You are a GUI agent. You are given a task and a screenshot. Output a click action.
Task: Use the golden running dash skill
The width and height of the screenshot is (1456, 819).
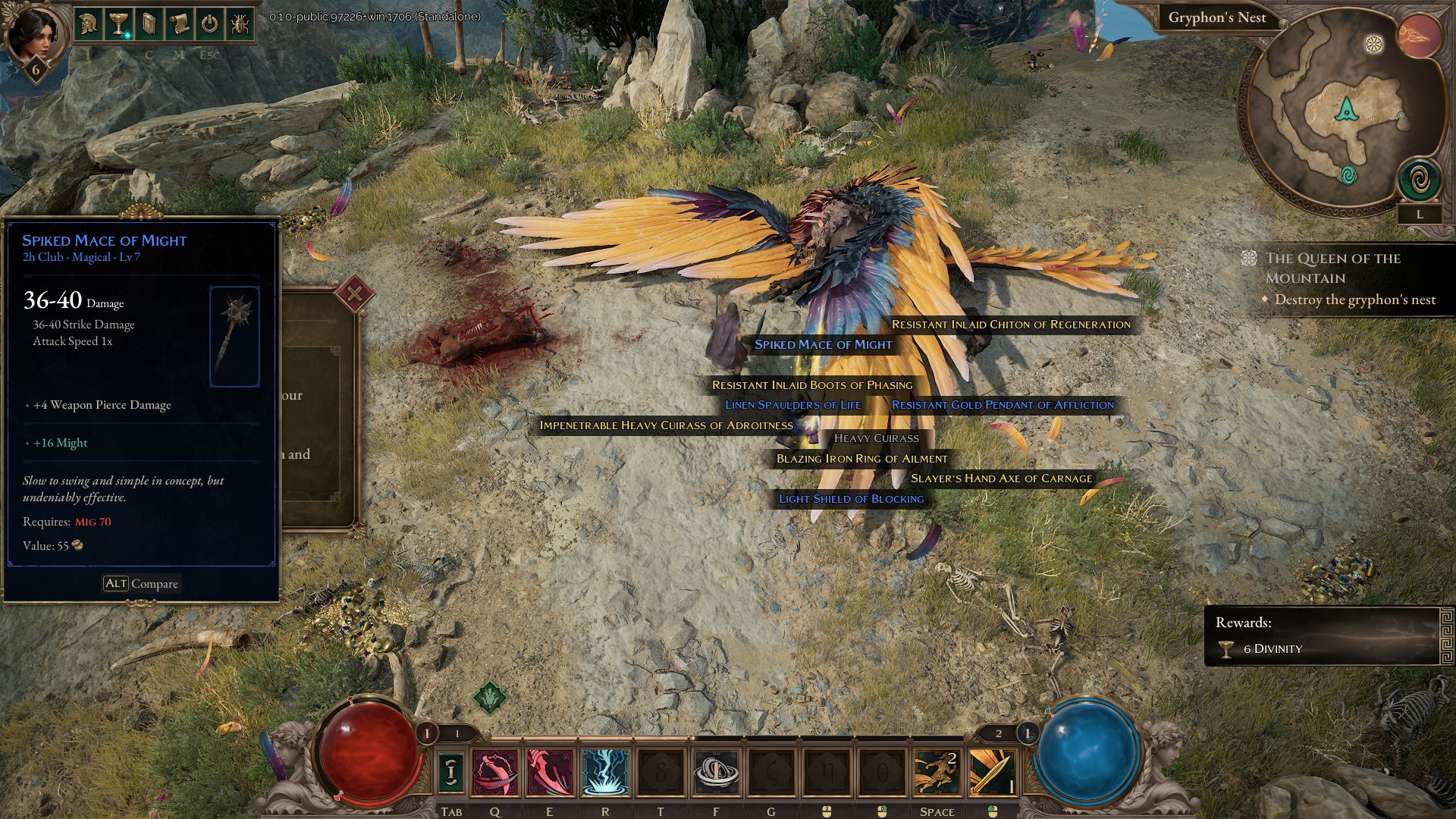point(937,773)
